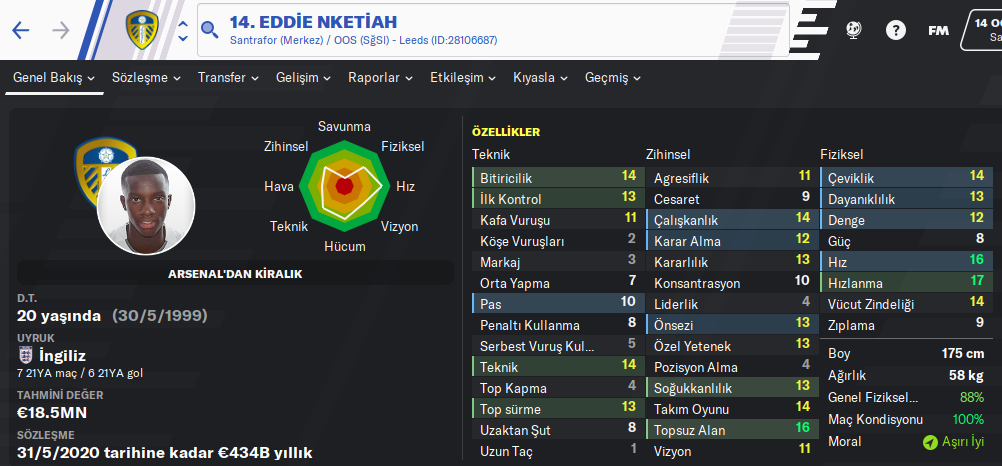This screenshot has height=466, width=1002.
Task: Select the Bitiricilik attribute row
Action: (557, 177)
